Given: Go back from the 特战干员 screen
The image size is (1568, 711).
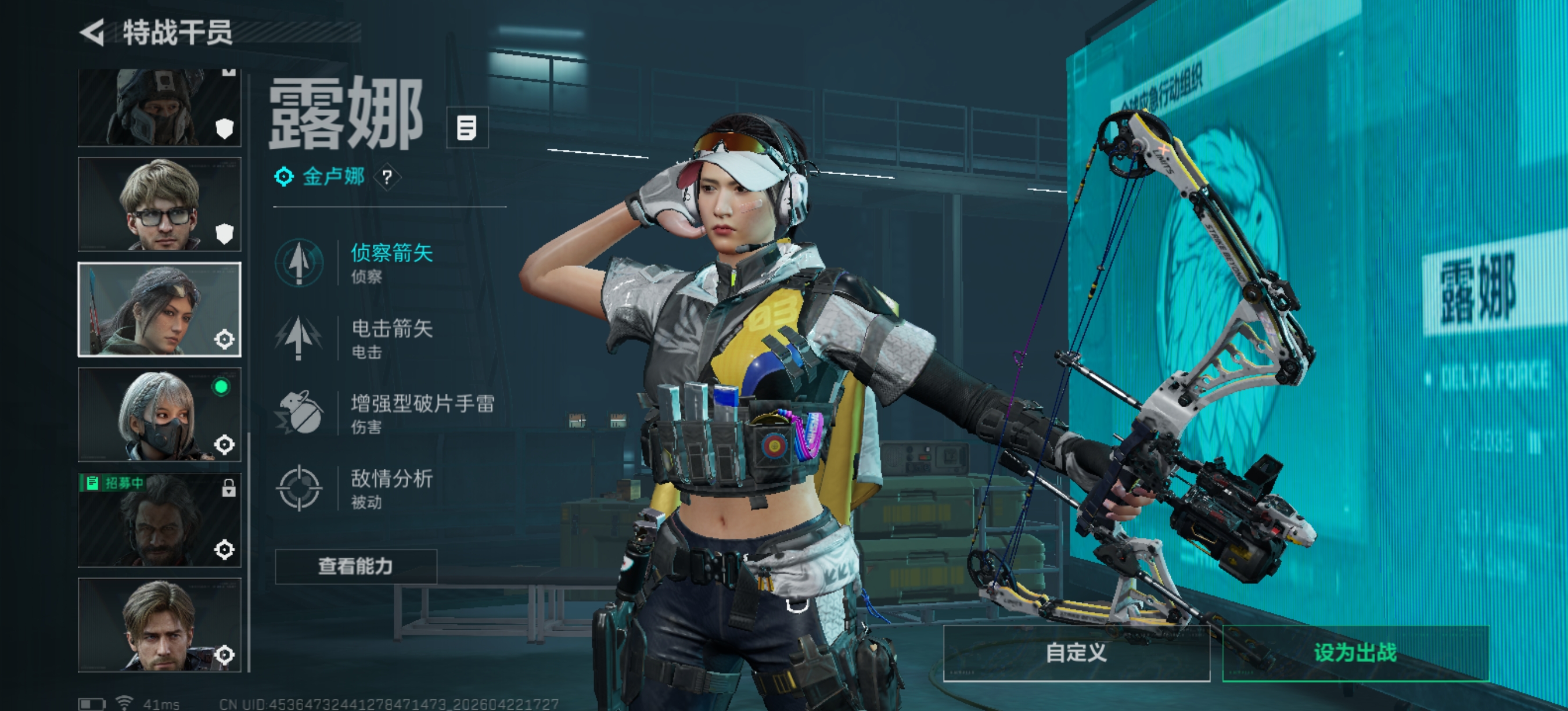Looking at the screenshot, I should click(x=93, y=33).
